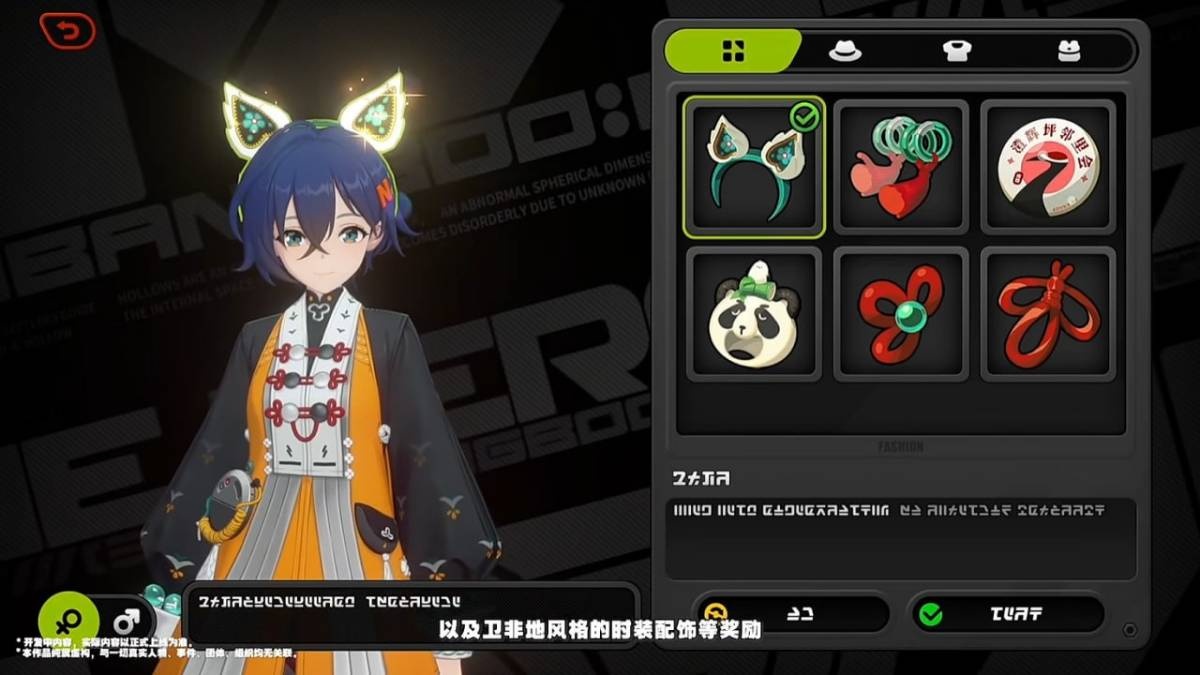Switch to the male gender symbol

coord(125,620)
